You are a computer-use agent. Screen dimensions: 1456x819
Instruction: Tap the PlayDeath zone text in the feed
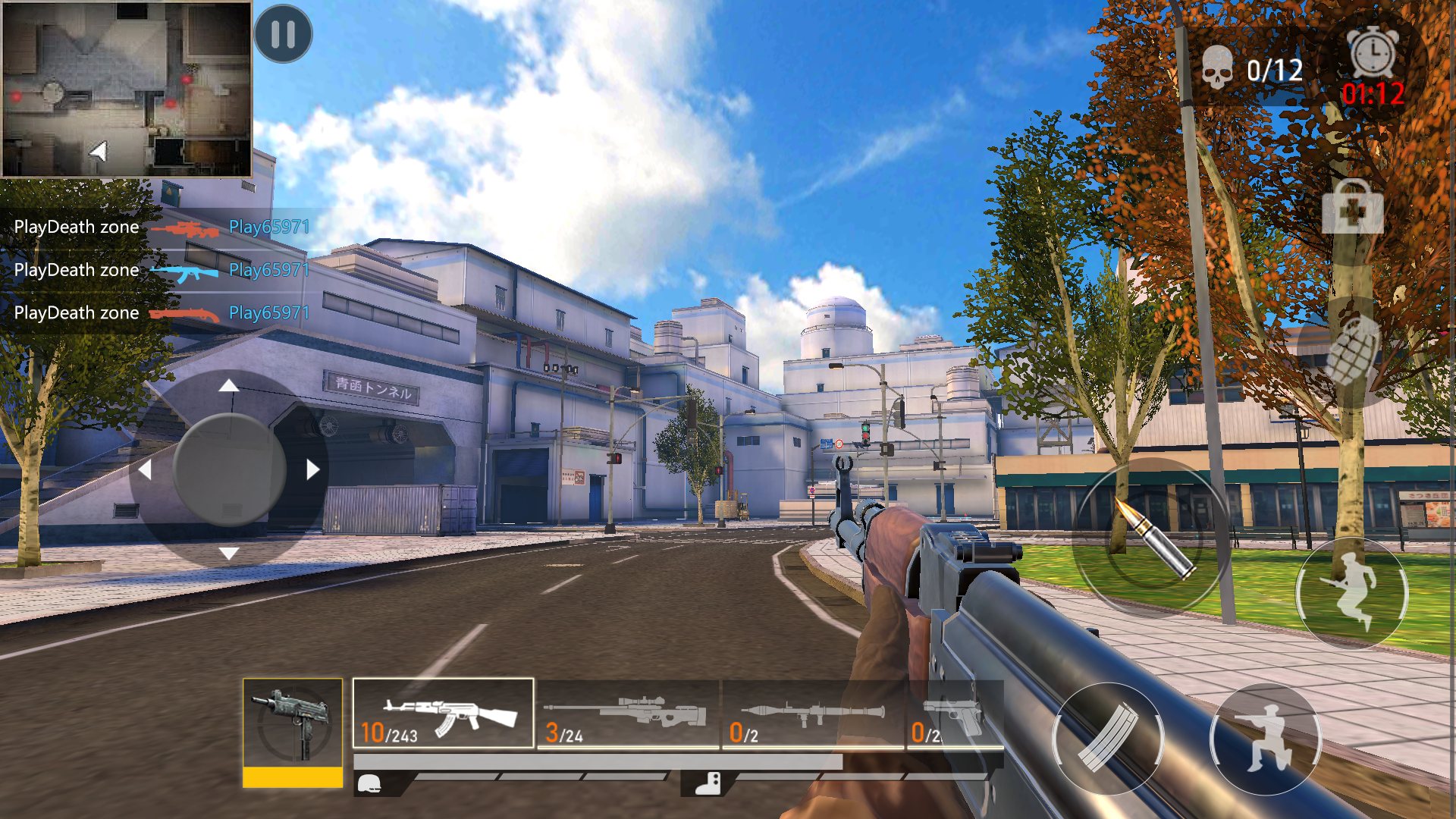(x=76, y=226)
